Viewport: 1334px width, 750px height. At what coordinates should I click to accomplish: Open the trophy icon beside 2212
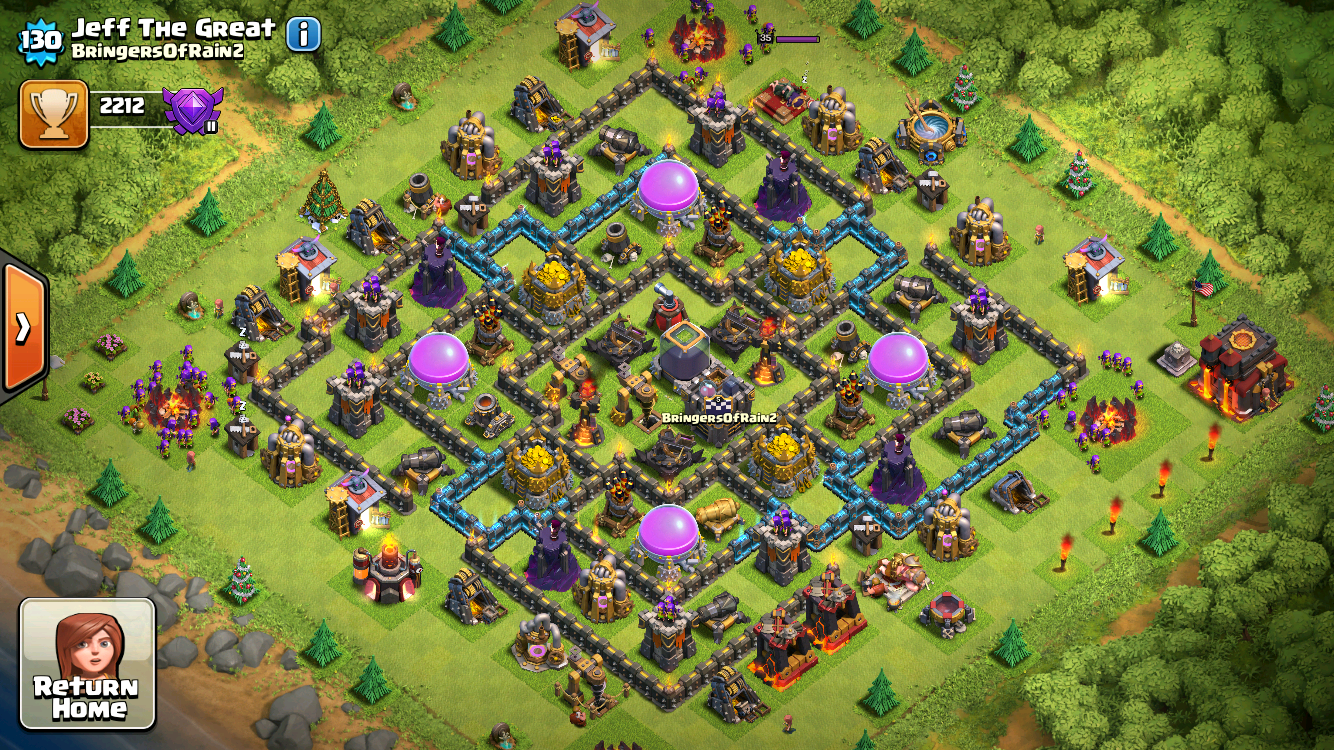point(54,113)
